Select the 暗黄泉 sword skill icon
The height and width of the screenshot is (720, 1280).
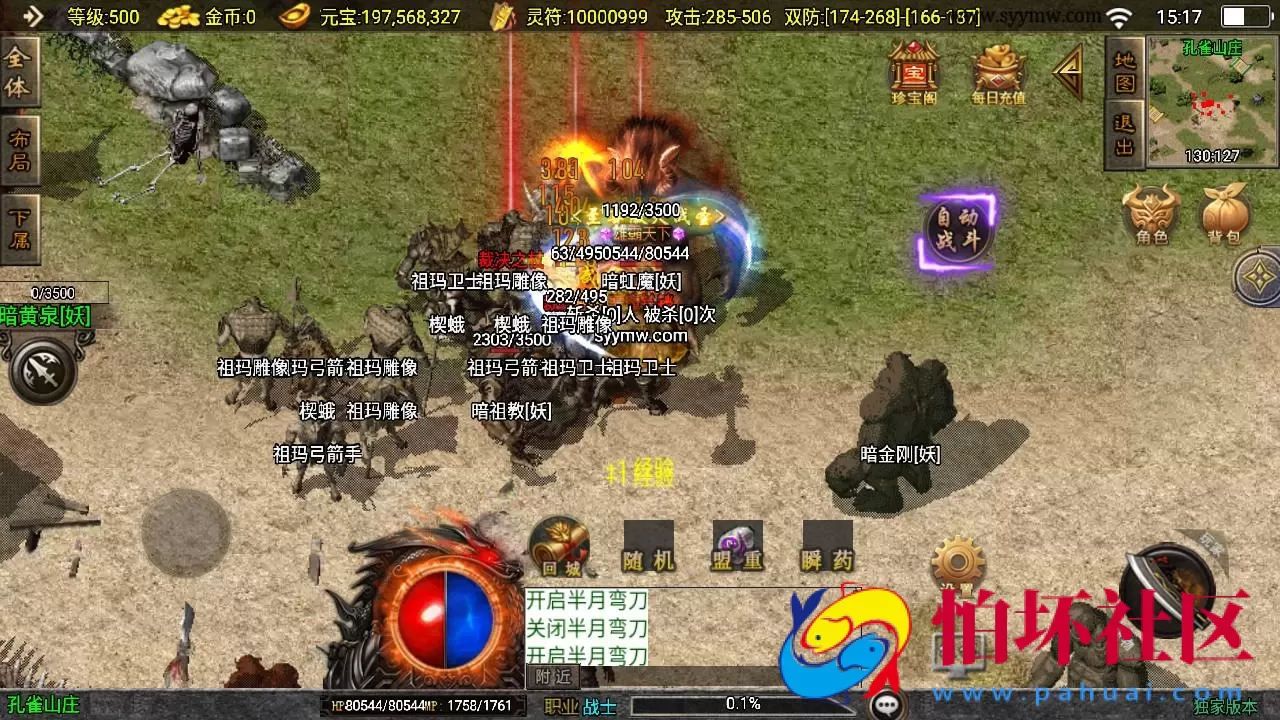pyautogui.click(x=42, y=368)
